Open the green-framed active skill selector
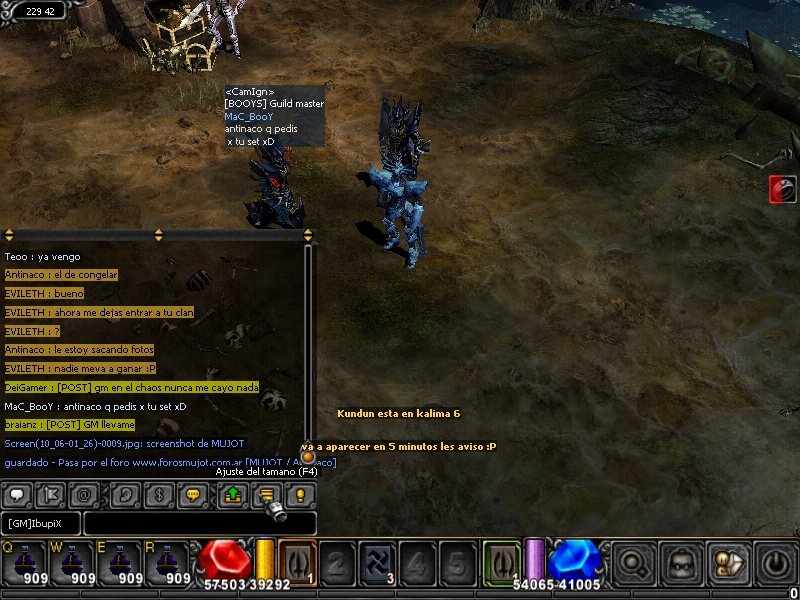The width and height of the screenshot is (800, 600). pos(501,560)
